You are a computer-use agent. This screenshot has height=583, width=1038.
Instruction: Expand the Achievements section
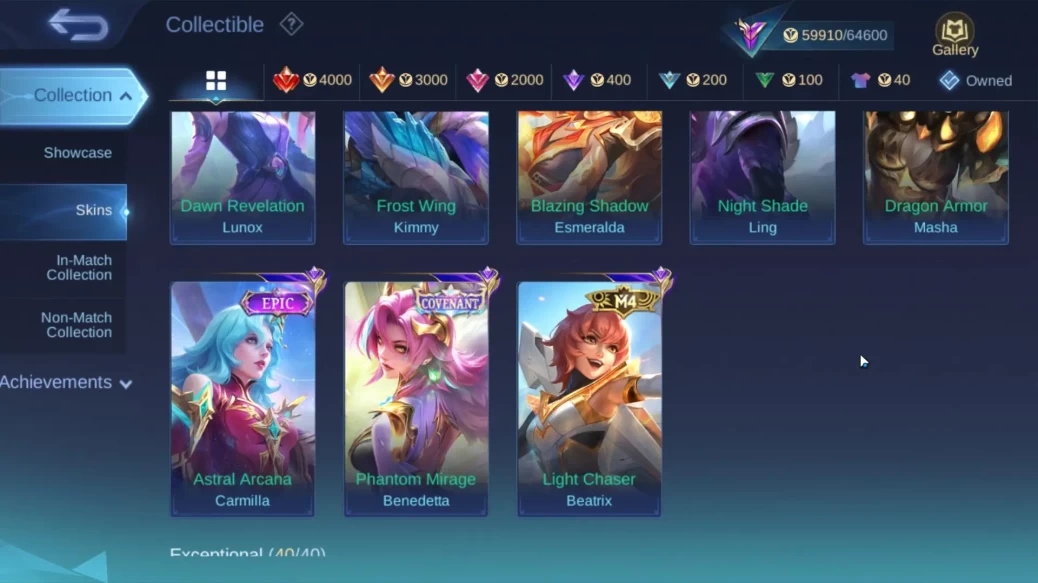(x=66, y=382)
